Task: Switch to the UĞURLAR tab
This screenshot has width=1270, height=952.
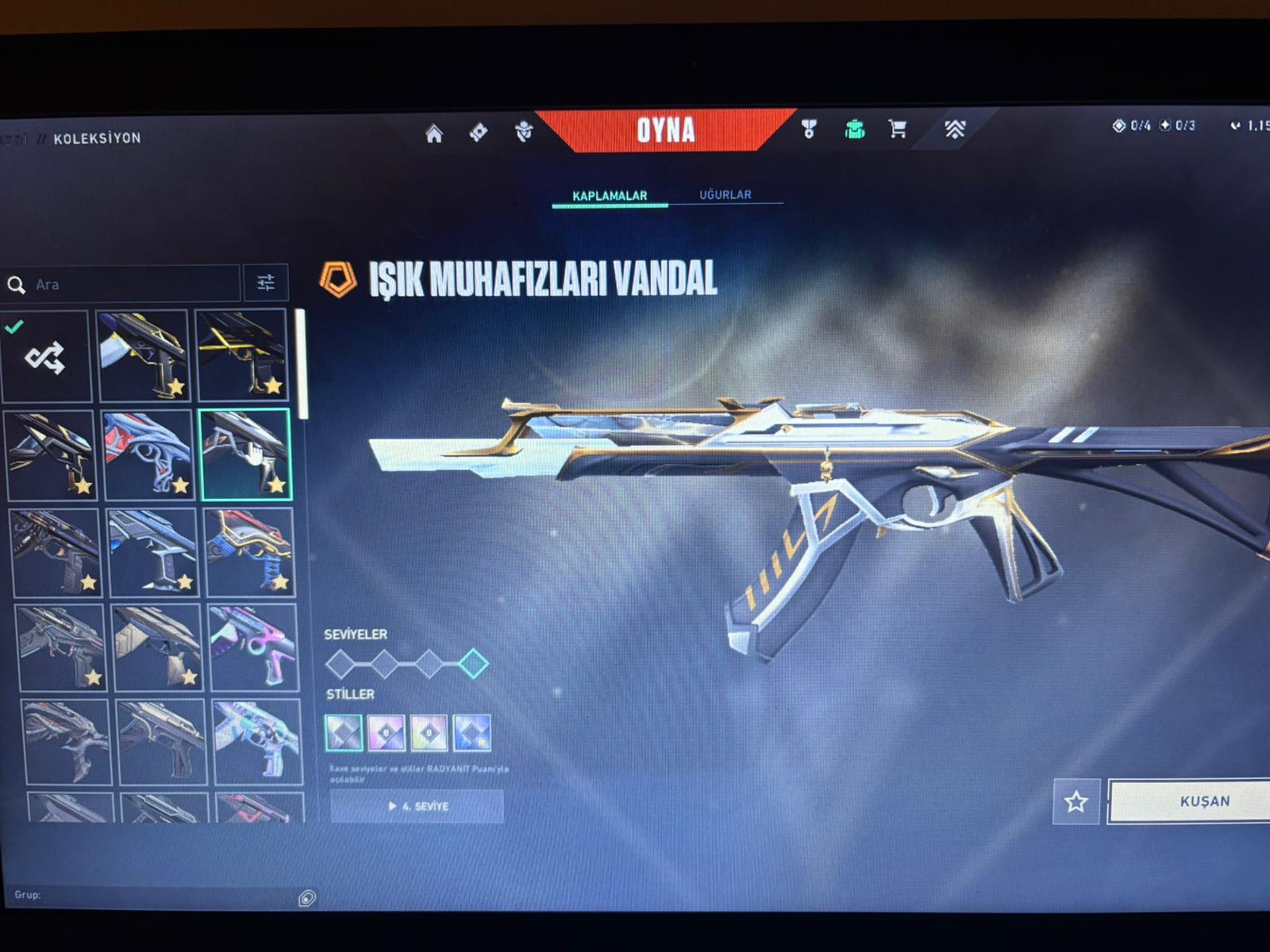Action: (x=725, y=194)
